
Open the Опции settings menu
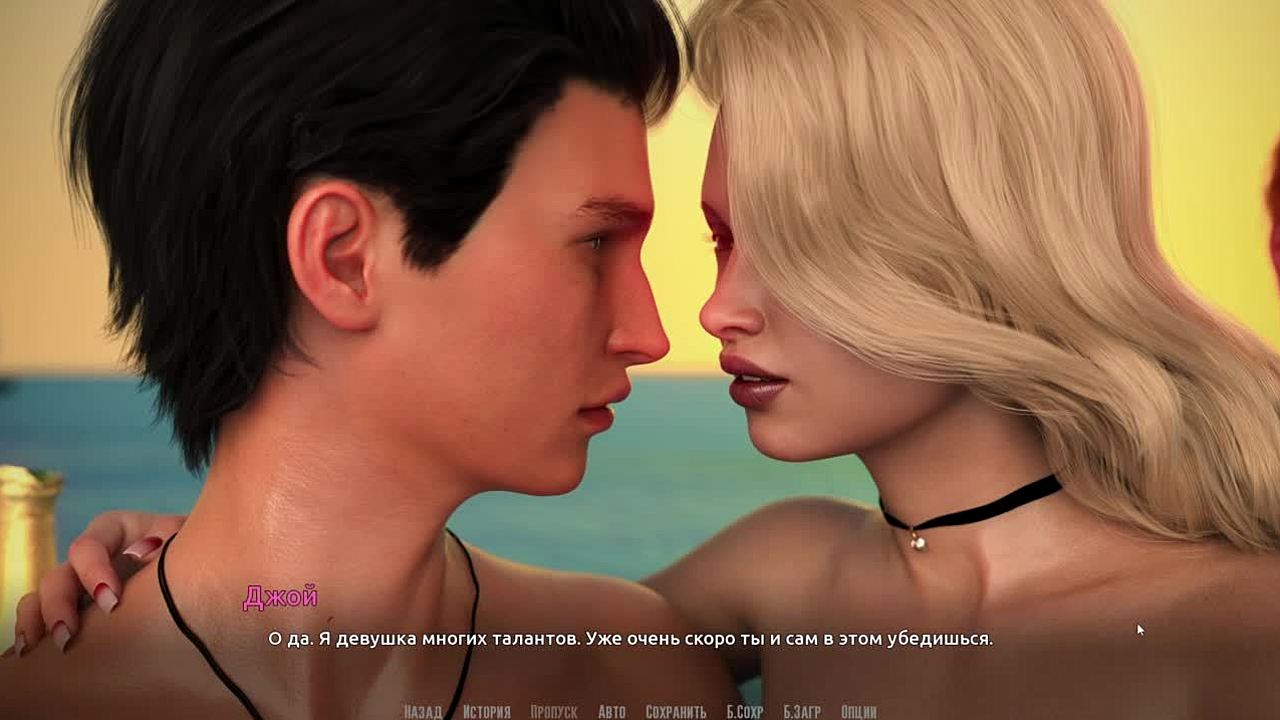coord(858,712)
